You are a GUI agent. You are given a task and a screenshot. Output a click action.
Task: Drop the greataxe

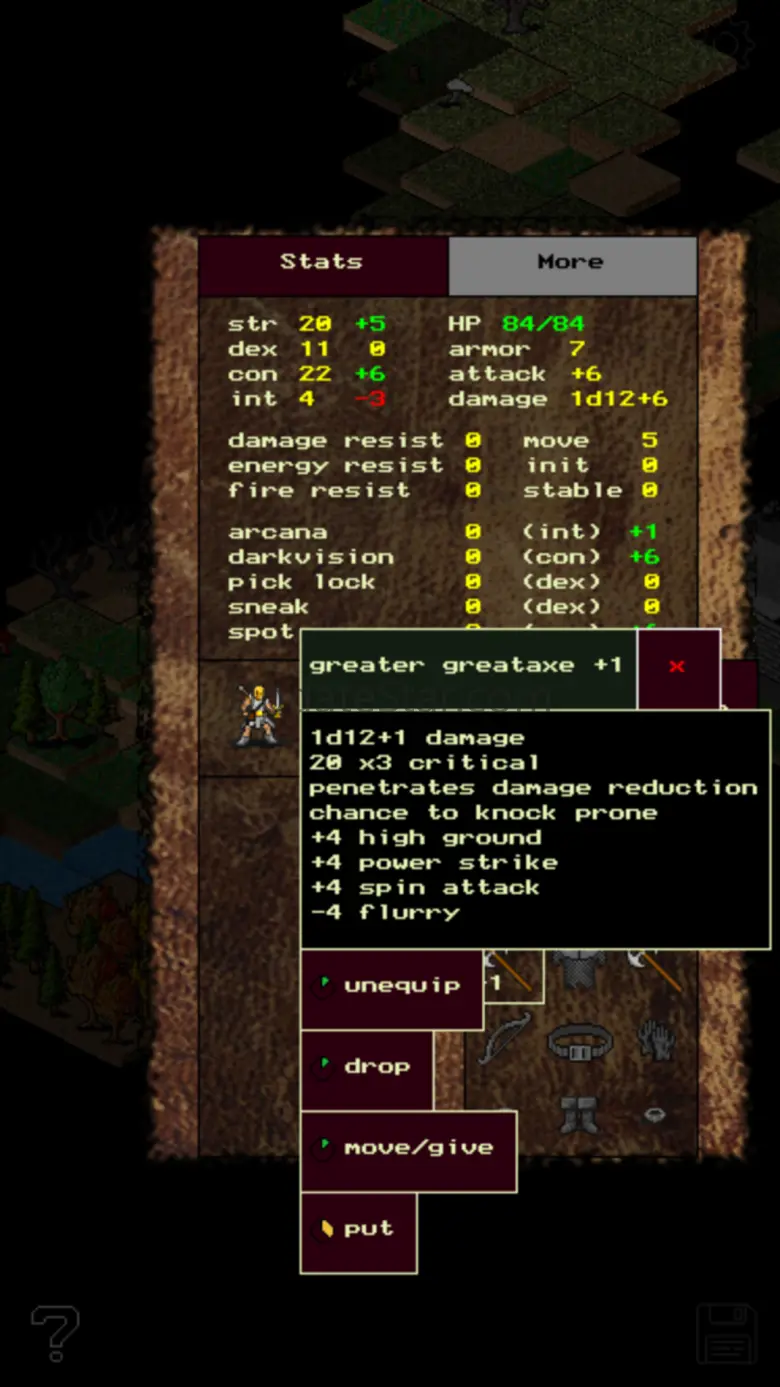tap(367, 1068)
